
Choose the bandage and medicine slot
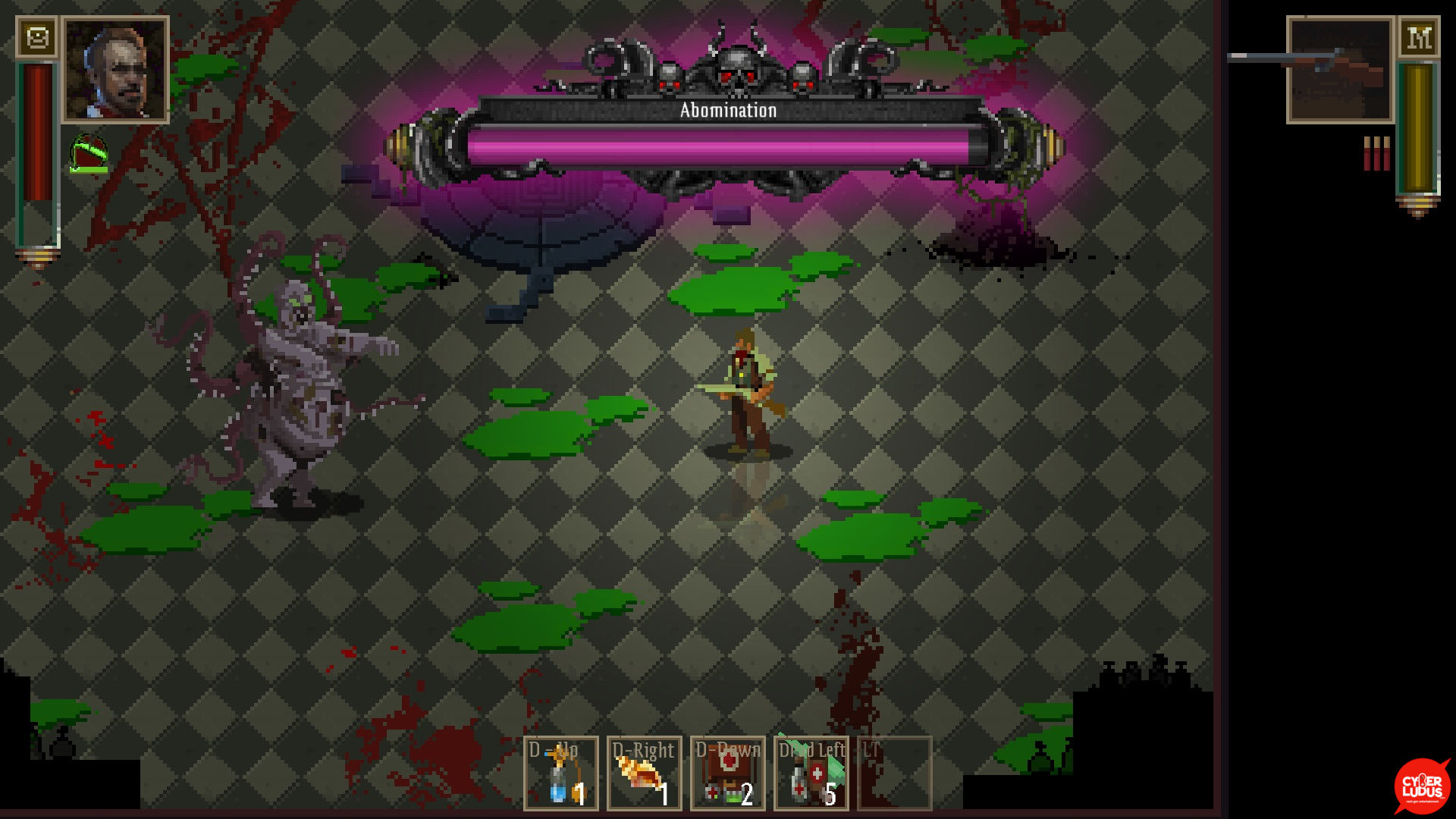(x=811, y=773)
